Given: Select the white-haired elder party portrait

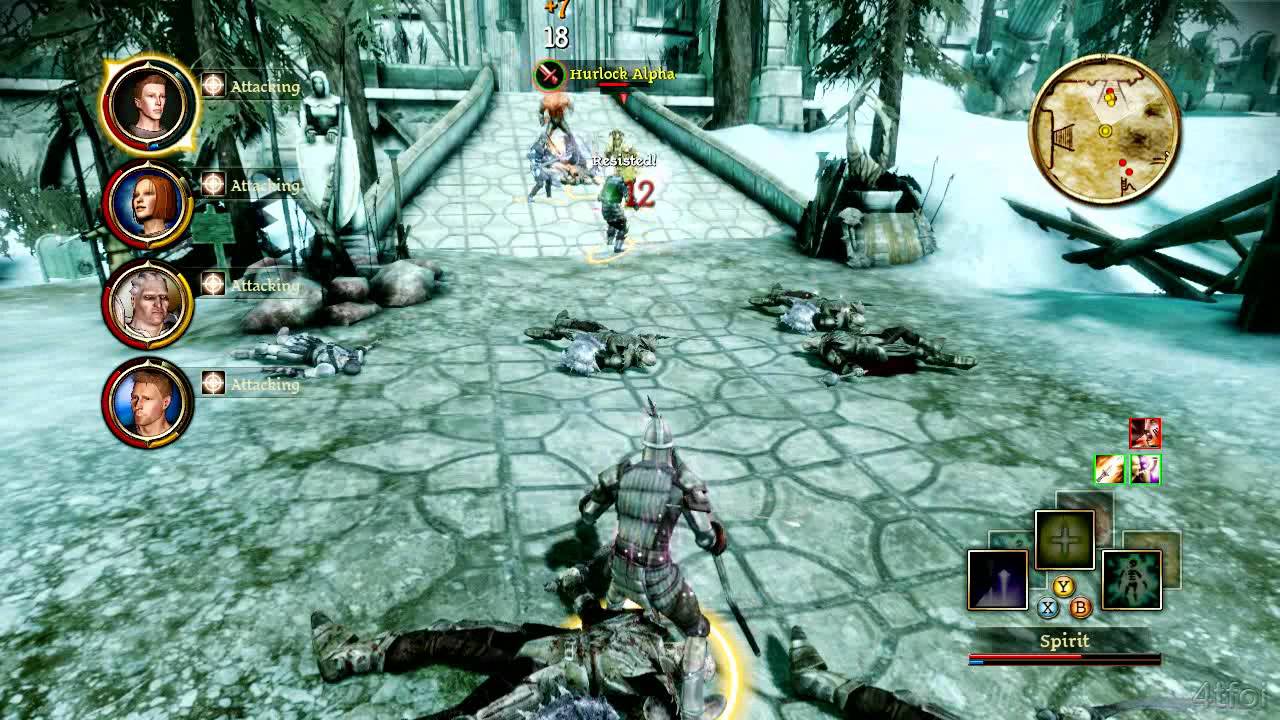Looking at the screenshot, I should pos(147,304).
